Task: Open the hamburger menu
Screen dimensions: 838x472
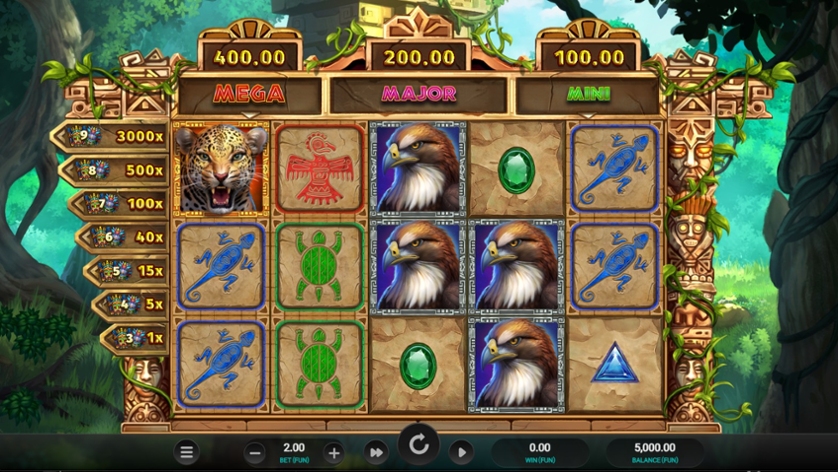Action: pos(186,452)
